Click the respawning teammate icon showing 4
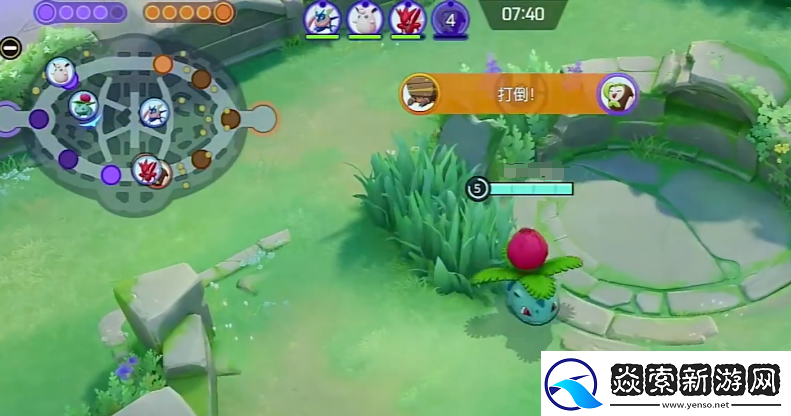 coord(450,17)
